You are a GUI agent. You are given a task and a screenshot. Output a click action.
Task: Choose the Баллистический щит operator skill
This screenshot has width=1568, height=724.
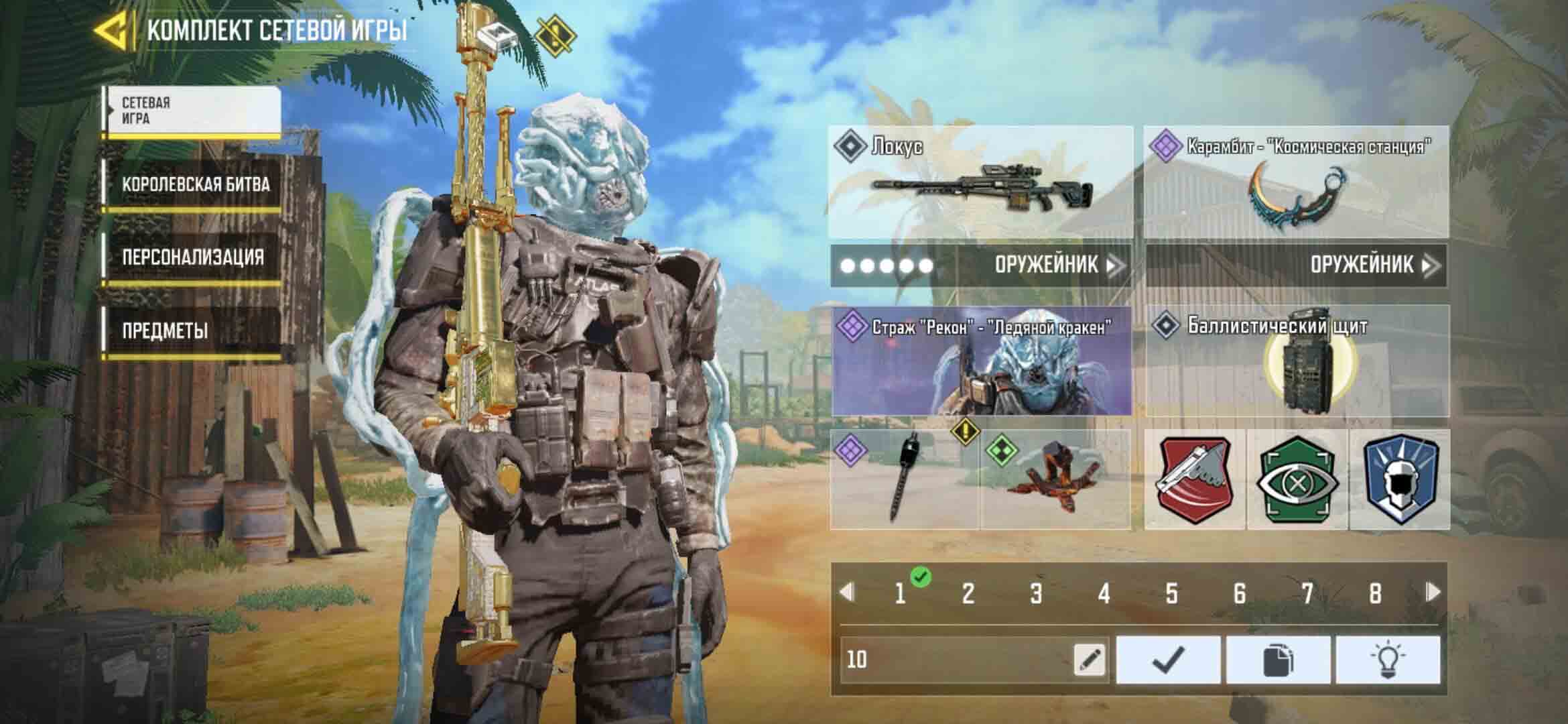(x=1297, y=362)
